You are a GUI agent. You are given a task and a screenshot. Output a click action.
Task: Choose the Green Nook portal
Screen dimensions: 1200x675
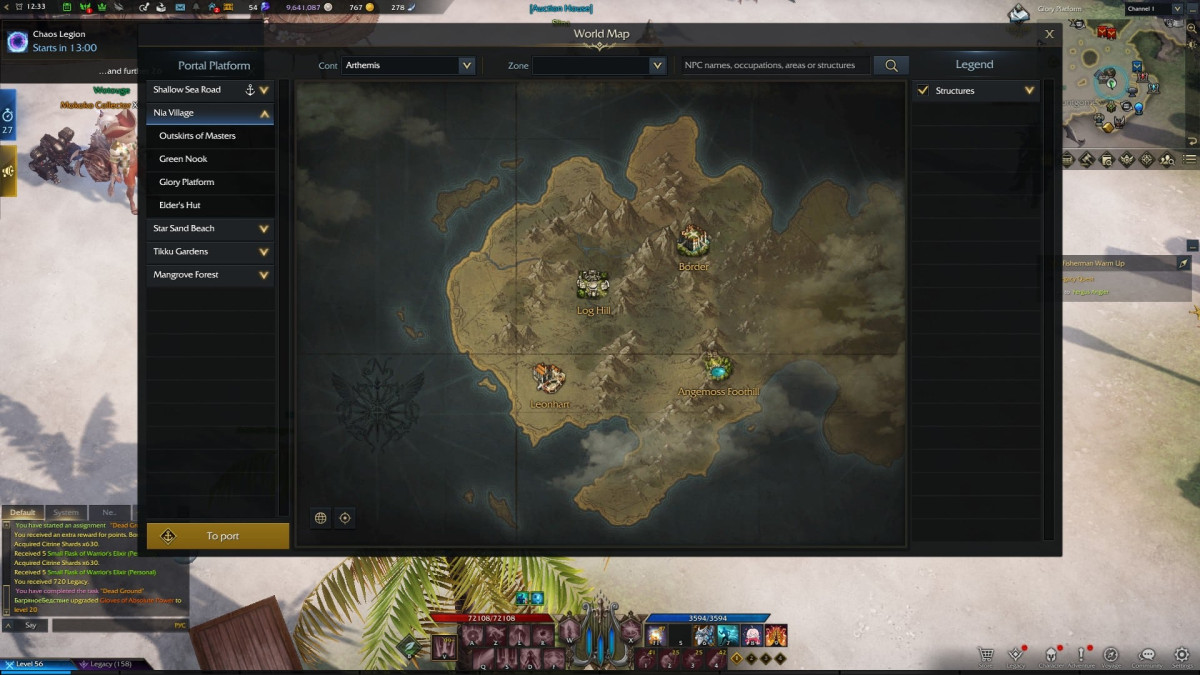click(x=184, y=159)
